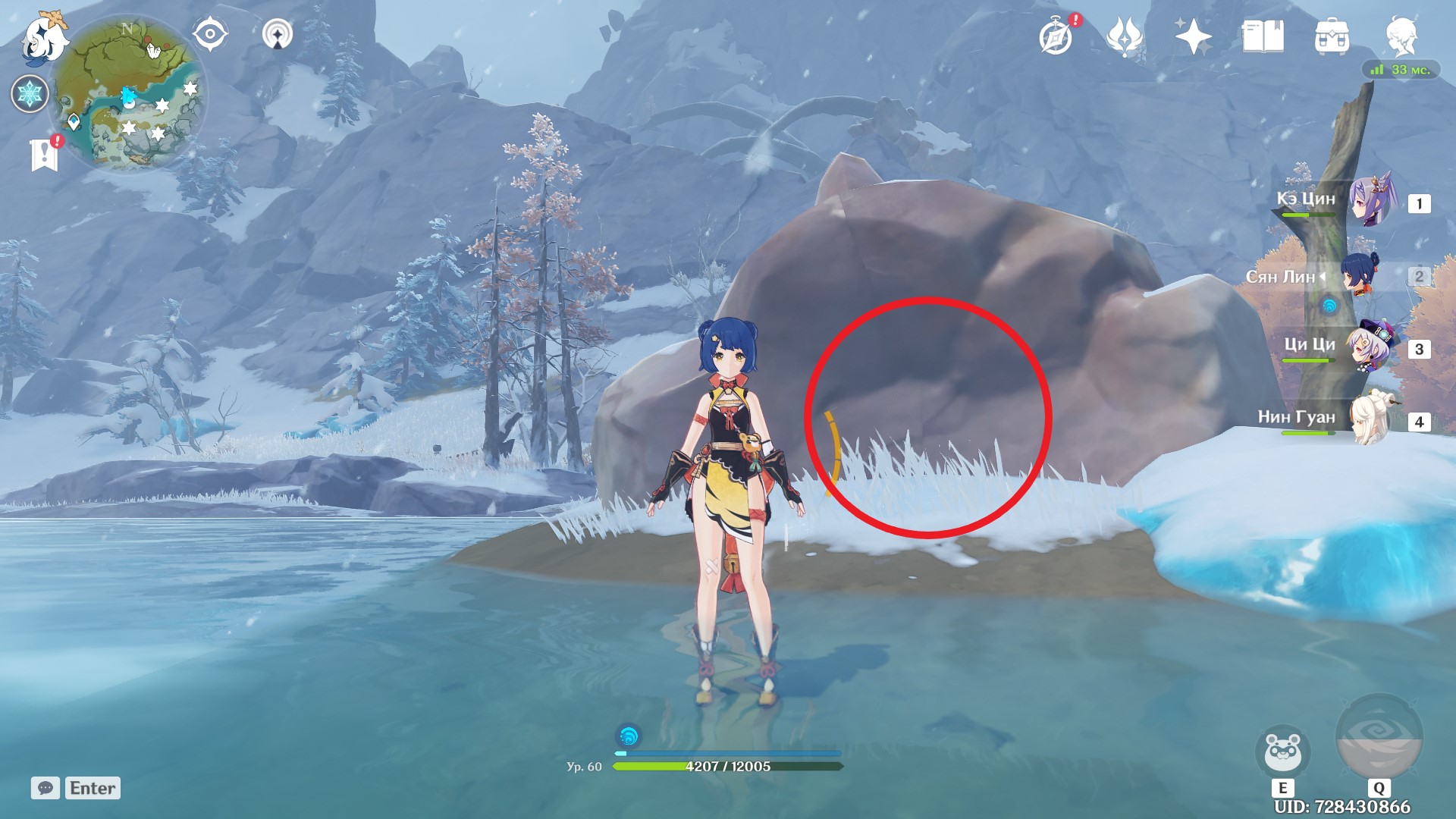Click the Sheer Cold snowflake indicator
Screen dimensions: 1456x819
[30, 93]
